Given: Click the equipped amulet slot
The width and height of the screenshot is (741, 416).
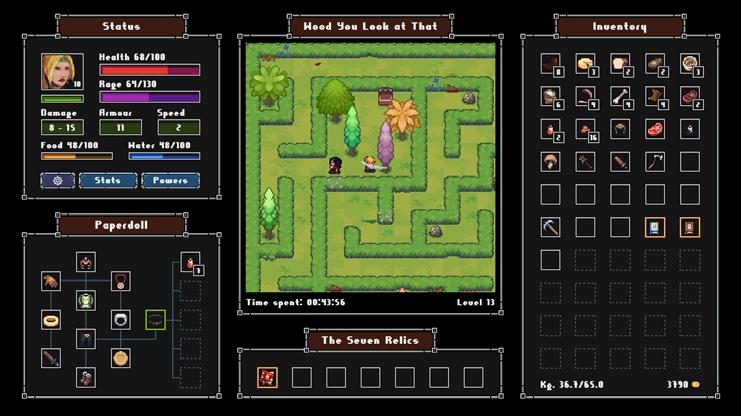Looking at the screenshot, I should (121, 282).
